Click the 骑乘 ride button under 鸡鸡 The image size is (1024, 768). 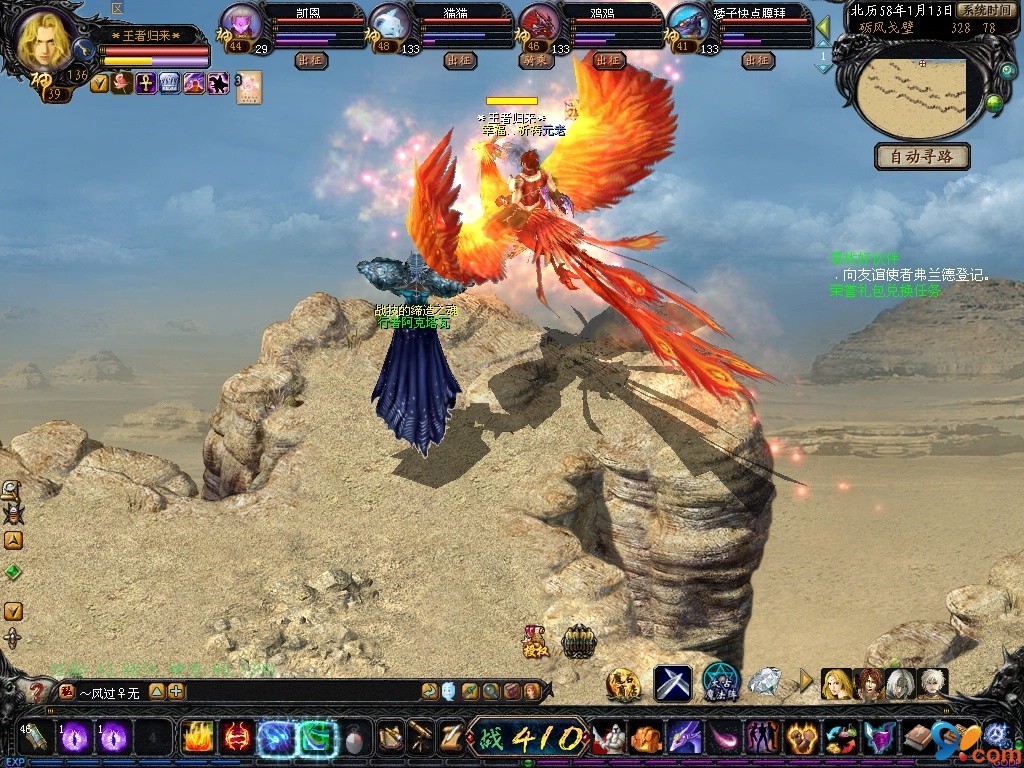coord(536,61)
